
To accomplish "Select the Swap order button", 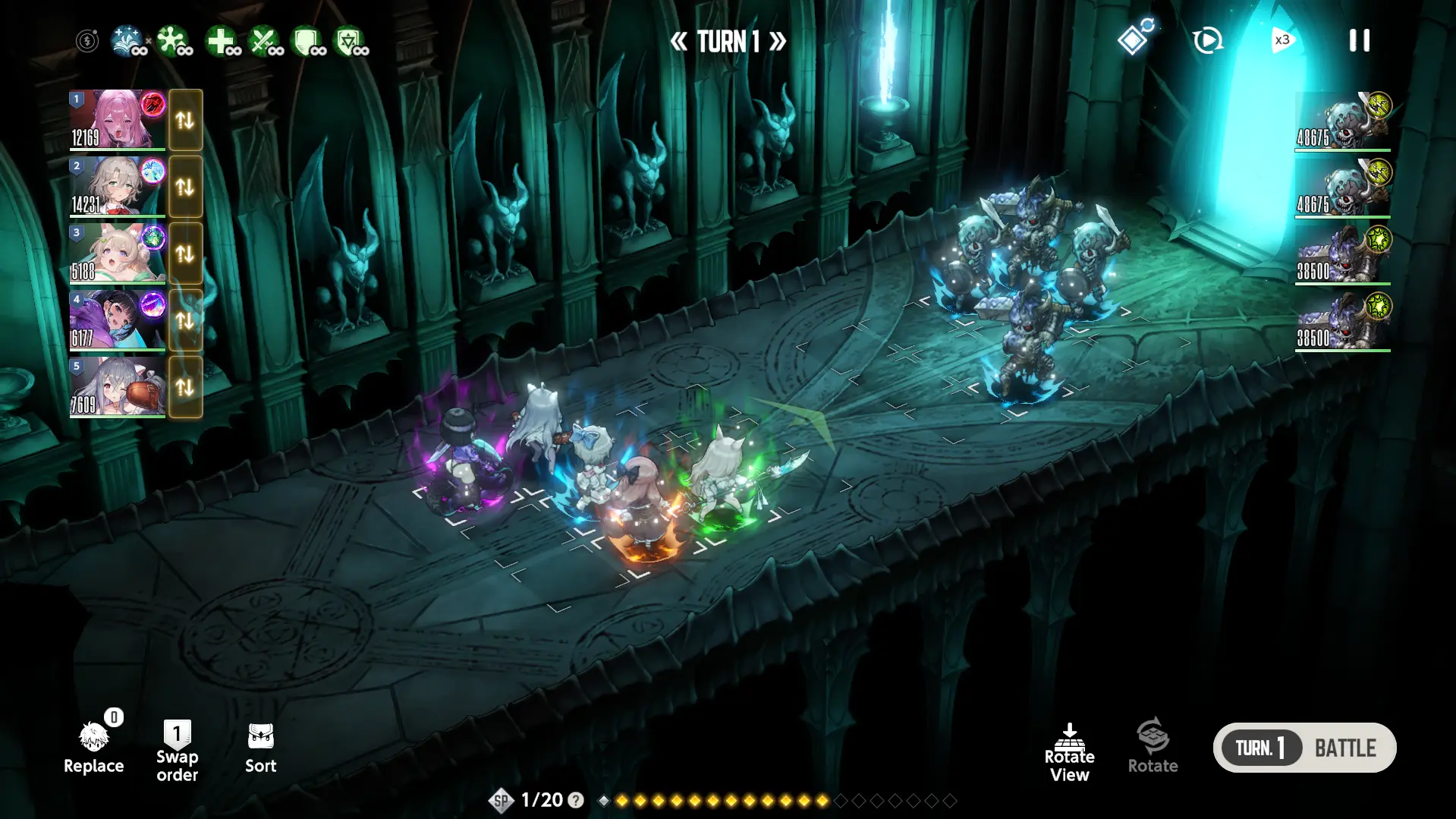I will click(x=177, y=751).
